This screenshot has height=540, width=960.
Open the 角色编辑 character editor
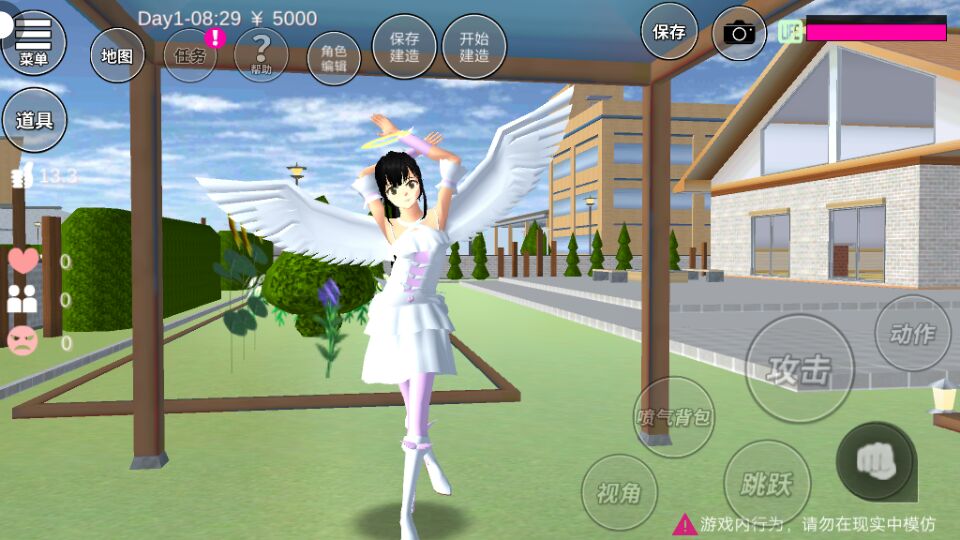(x=333, y=58)
